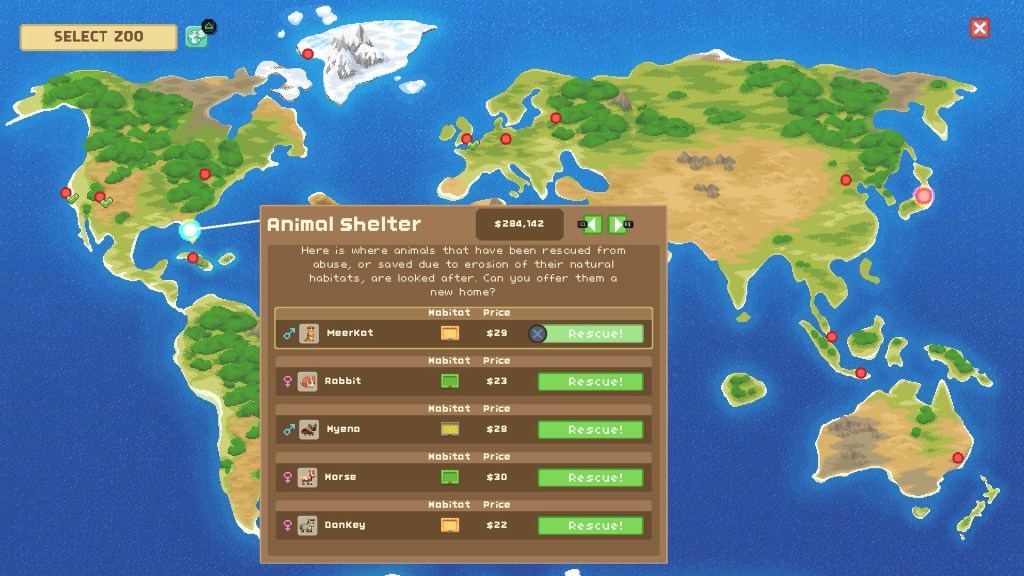Close the world map with red X
The image size is (1024, 576).
(x=980, y=28)
